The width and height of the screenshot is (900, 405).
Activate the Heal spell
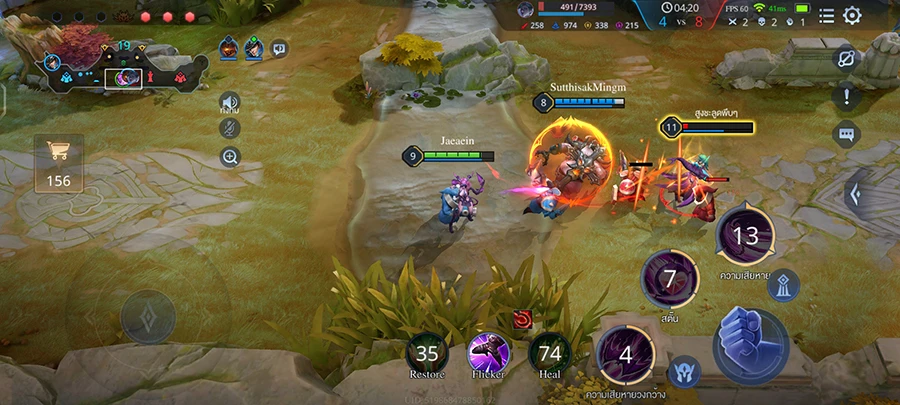click(x=550, y=353)
